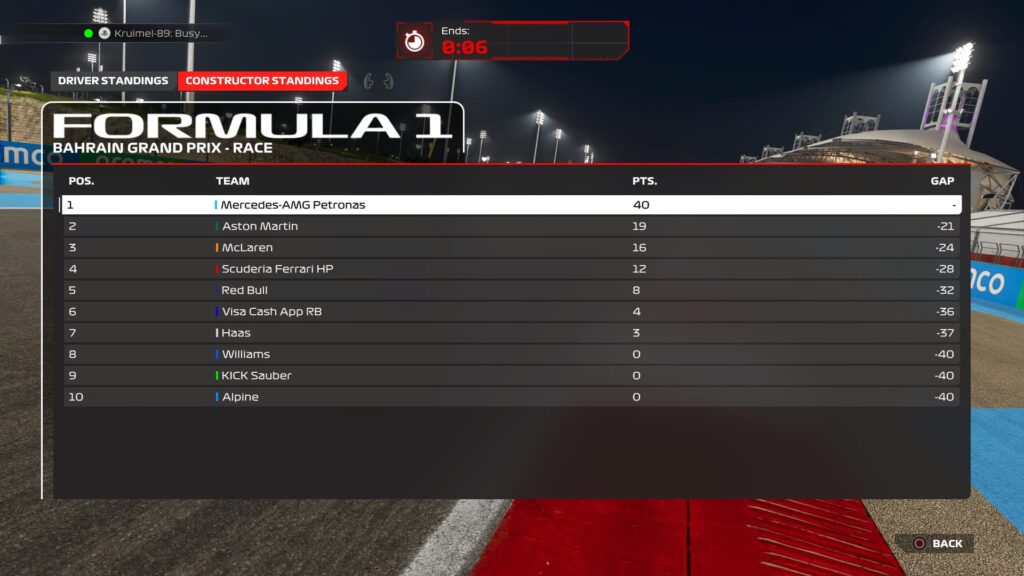
Task: Choose the Haas team row
Action: 511,333
